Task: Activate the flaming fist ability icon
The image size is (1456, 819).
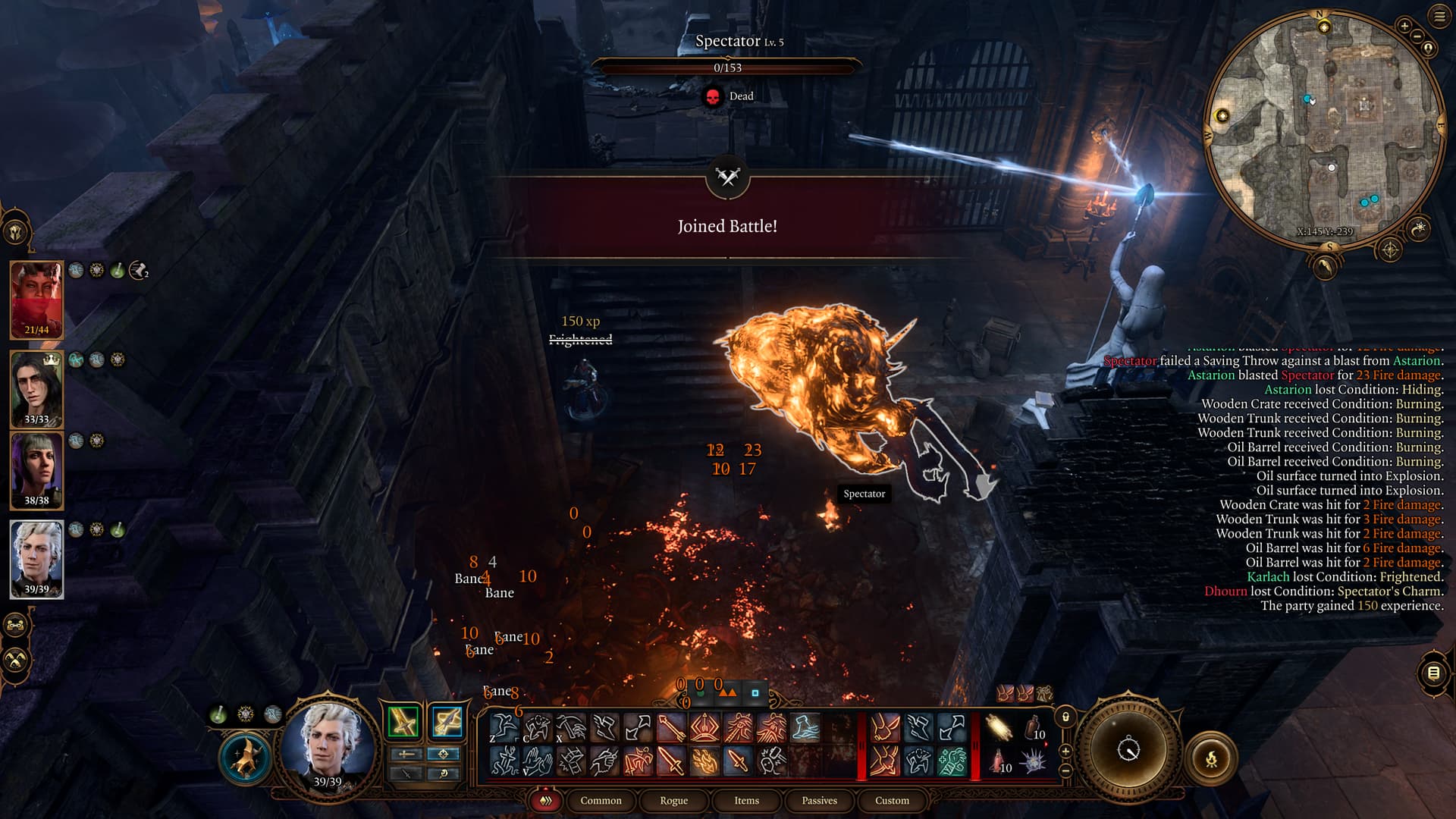Action: pos(704,761)
